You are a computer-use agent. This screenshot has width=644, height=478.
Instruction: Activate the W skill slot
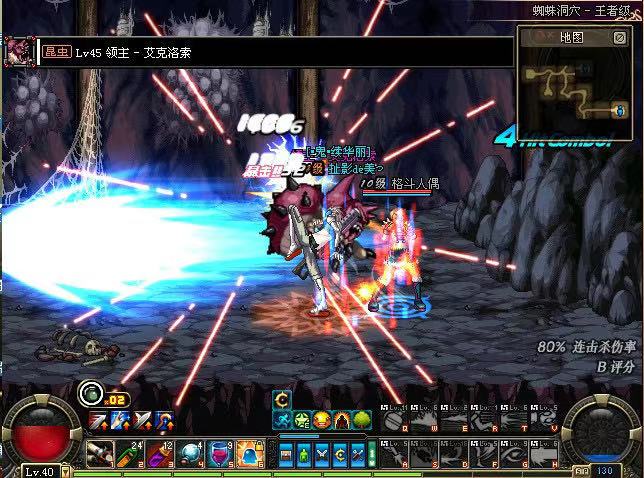pos(424,421)
